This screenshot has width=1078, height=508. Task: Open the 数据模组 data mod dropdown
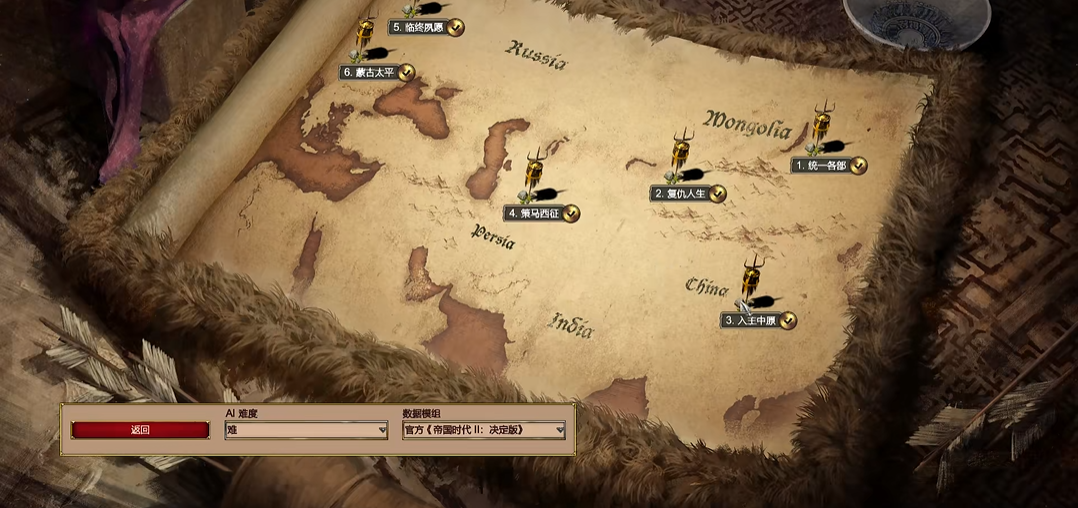click(484, 430)
